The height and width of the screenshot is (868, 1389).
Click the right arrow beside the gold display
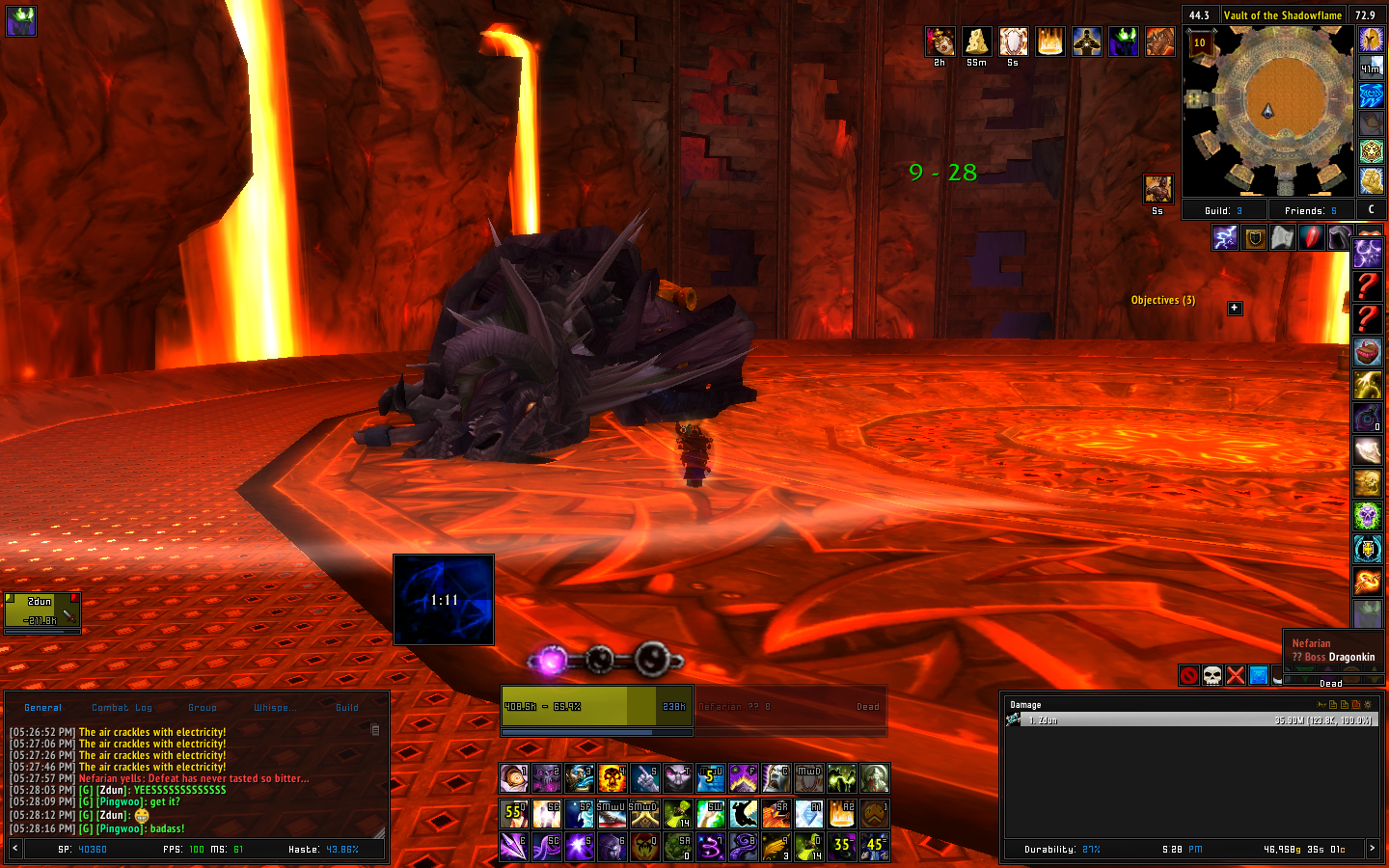tap(1372, 849)
